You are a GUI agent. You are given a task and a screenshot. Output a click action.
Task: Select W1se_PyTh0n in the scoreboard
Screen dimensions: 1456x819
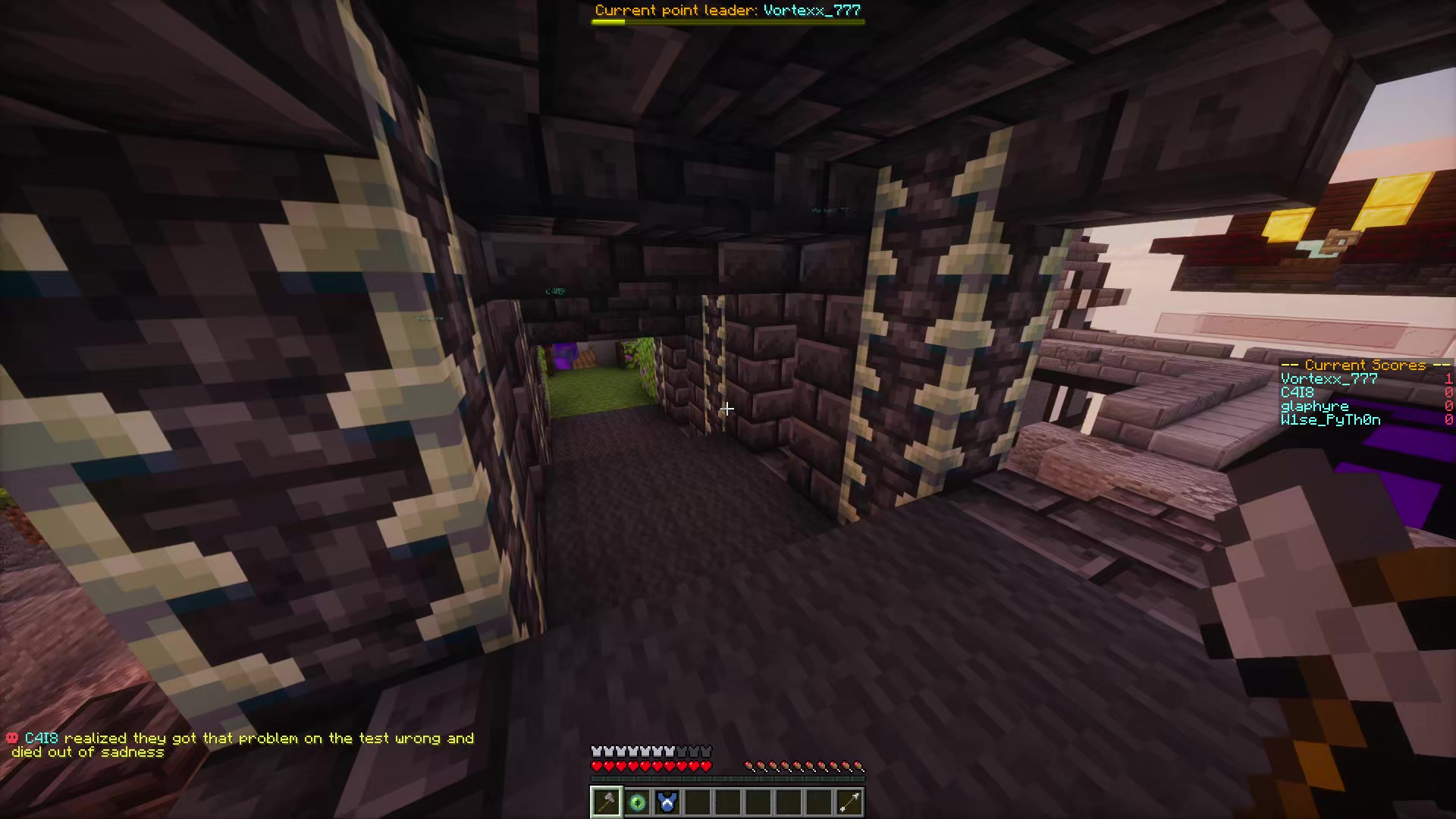tap(1330, 419)
